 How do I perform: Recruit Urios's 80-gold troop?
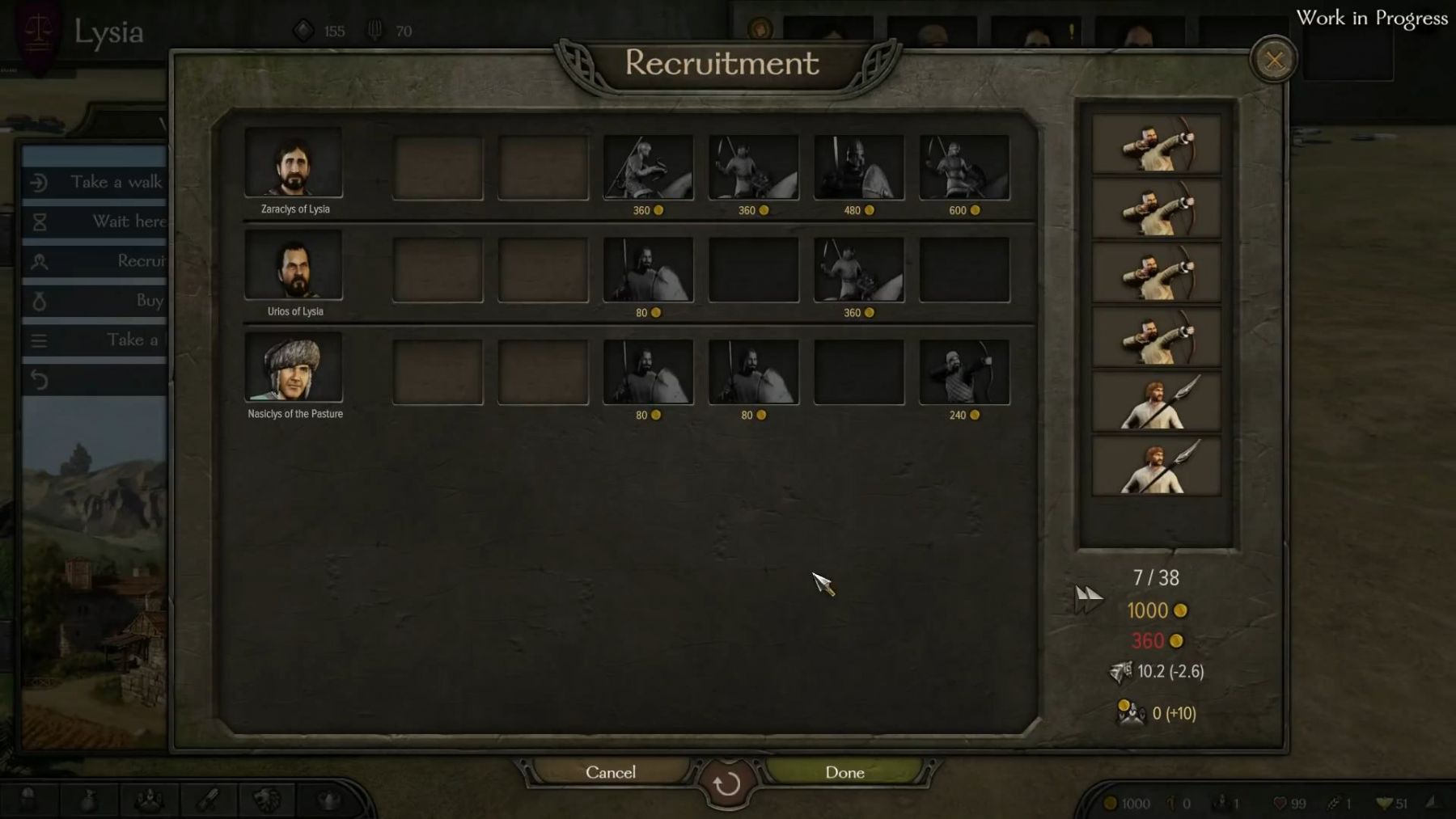648,270
